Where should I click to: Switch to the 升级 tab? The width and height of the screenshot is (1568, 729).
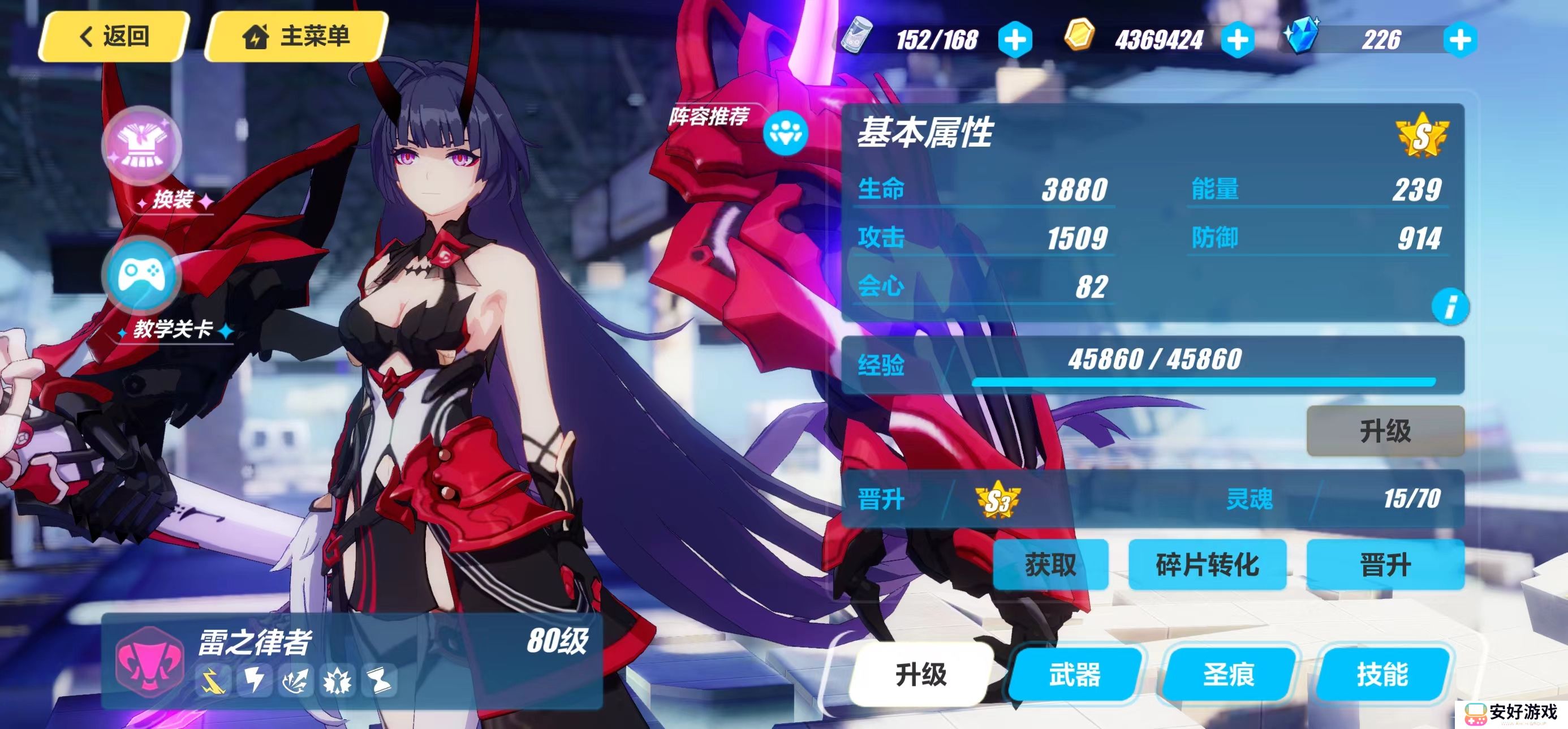[920, 674]
